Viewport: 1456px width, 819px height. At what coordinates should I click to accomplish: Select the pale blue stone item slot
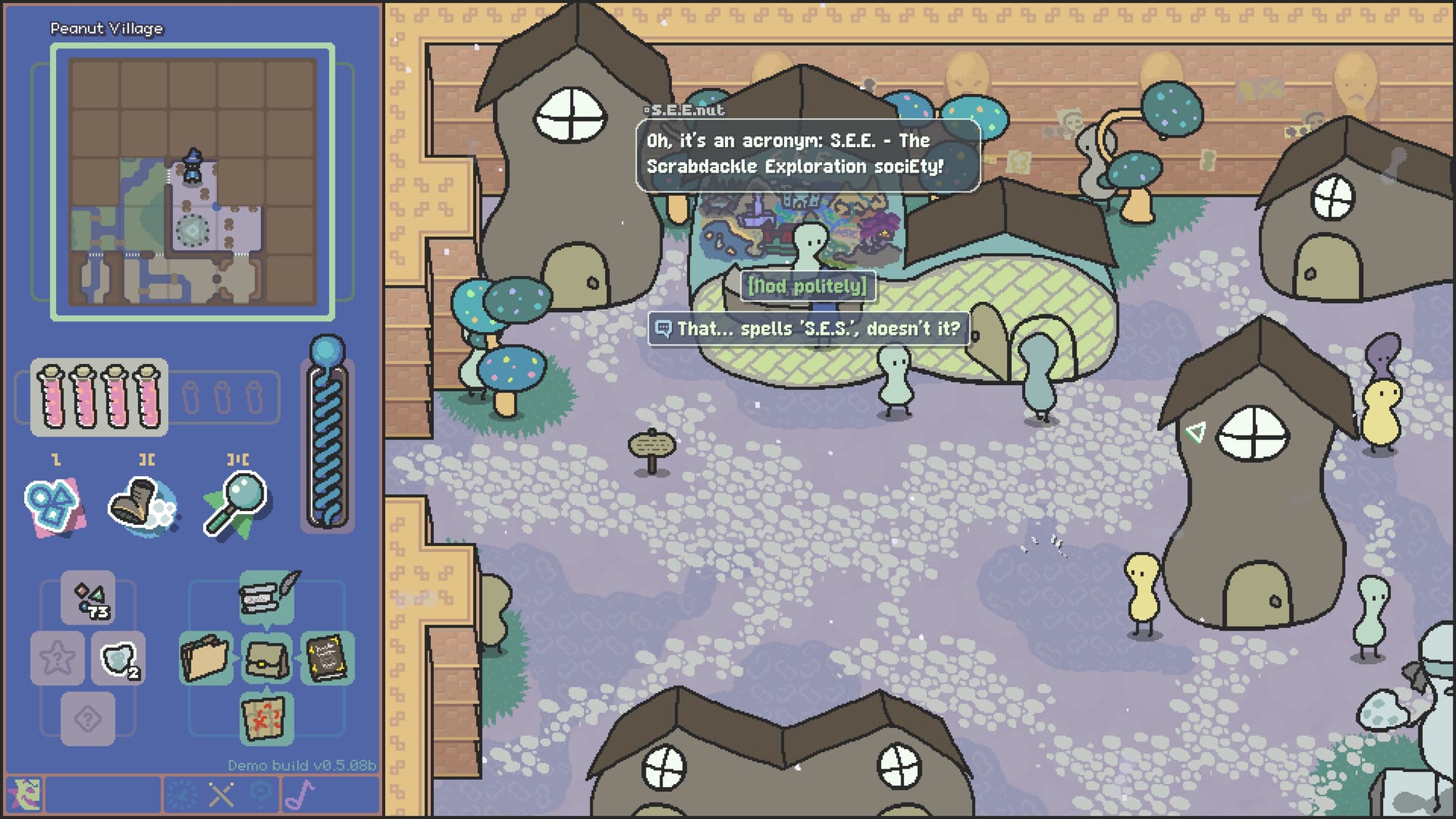pos(118,659)
